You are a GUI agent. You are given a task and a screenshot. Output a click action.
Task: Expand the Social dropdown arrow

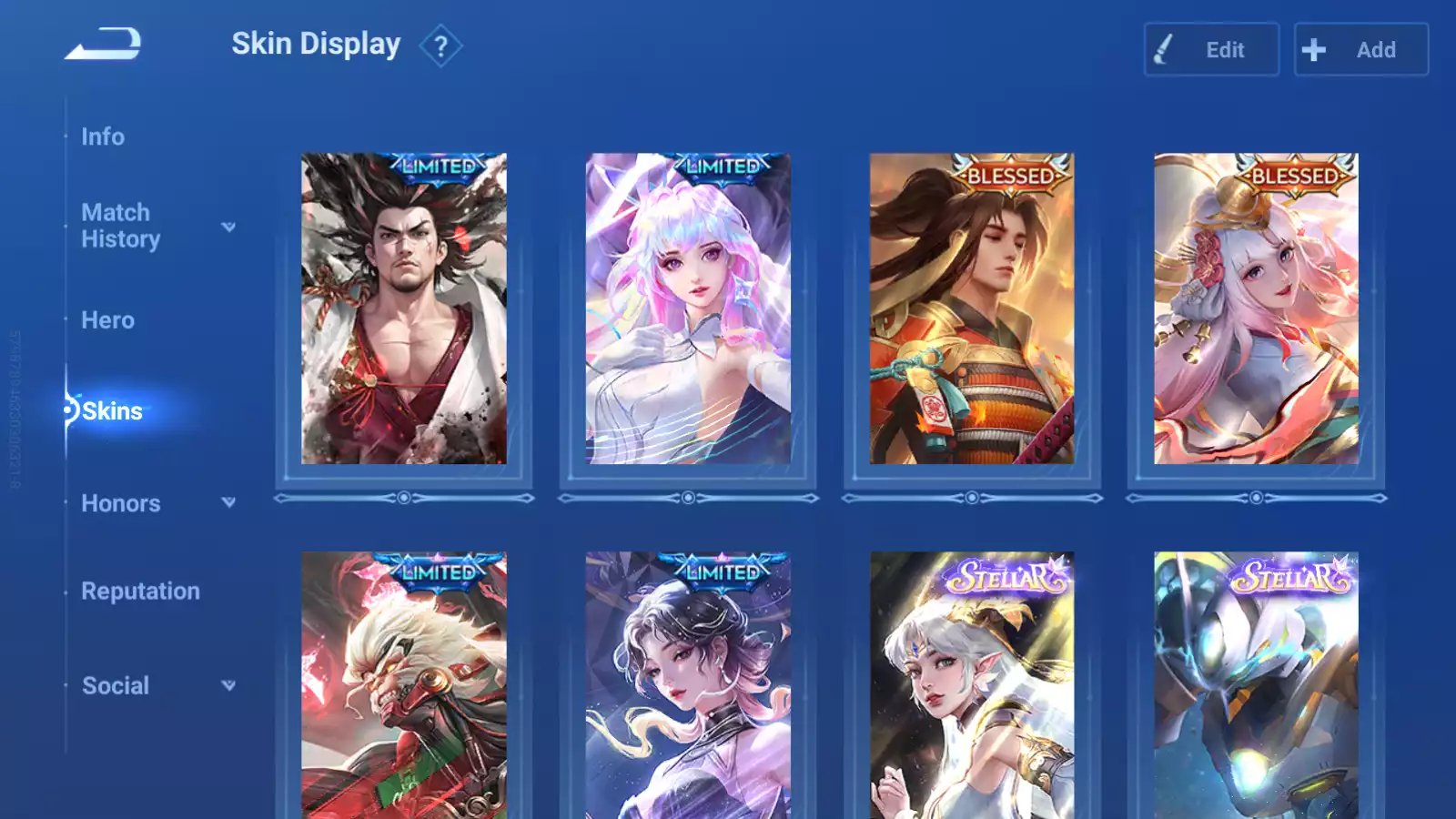[x=228, y=685]
